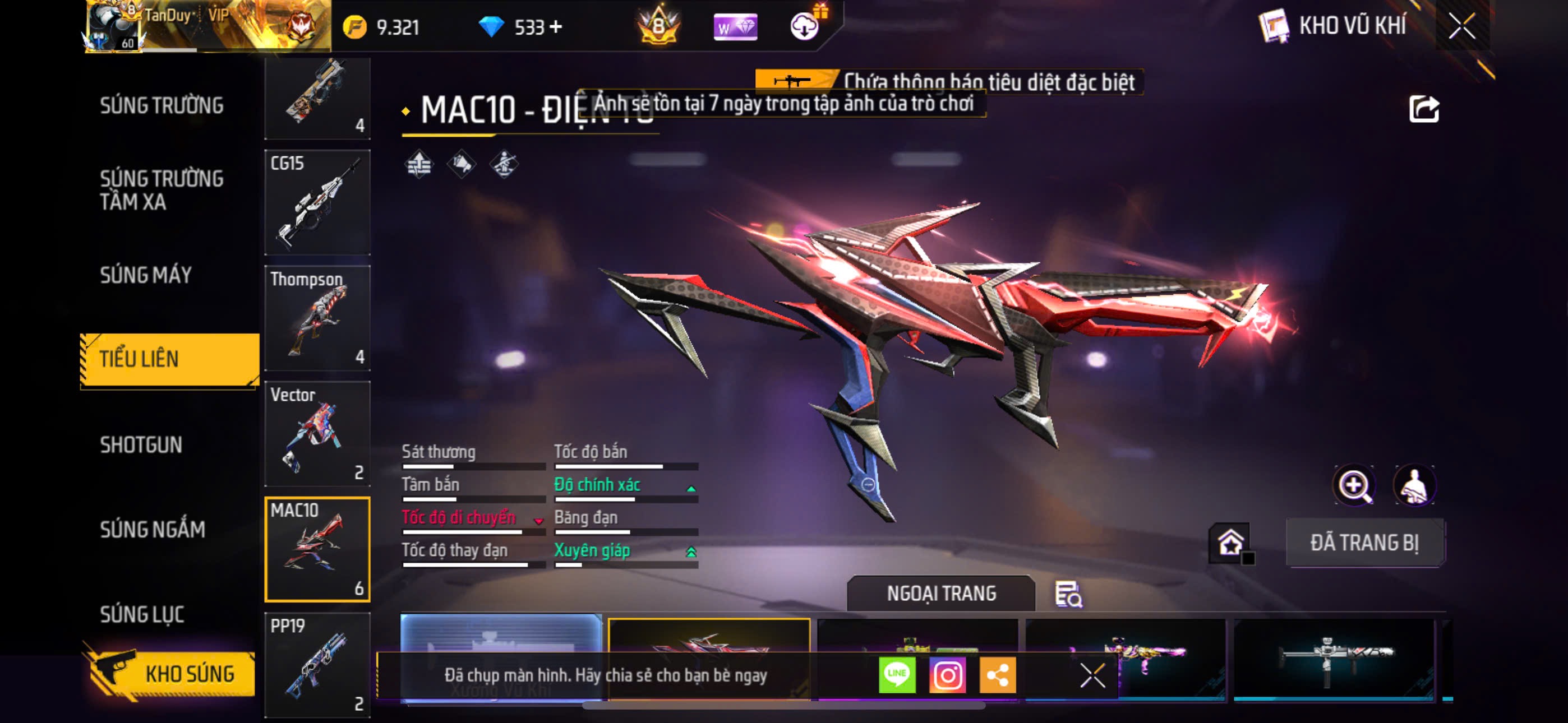Choose the Súng Ngắm category
1568x723 pixels.
[152, 530]
